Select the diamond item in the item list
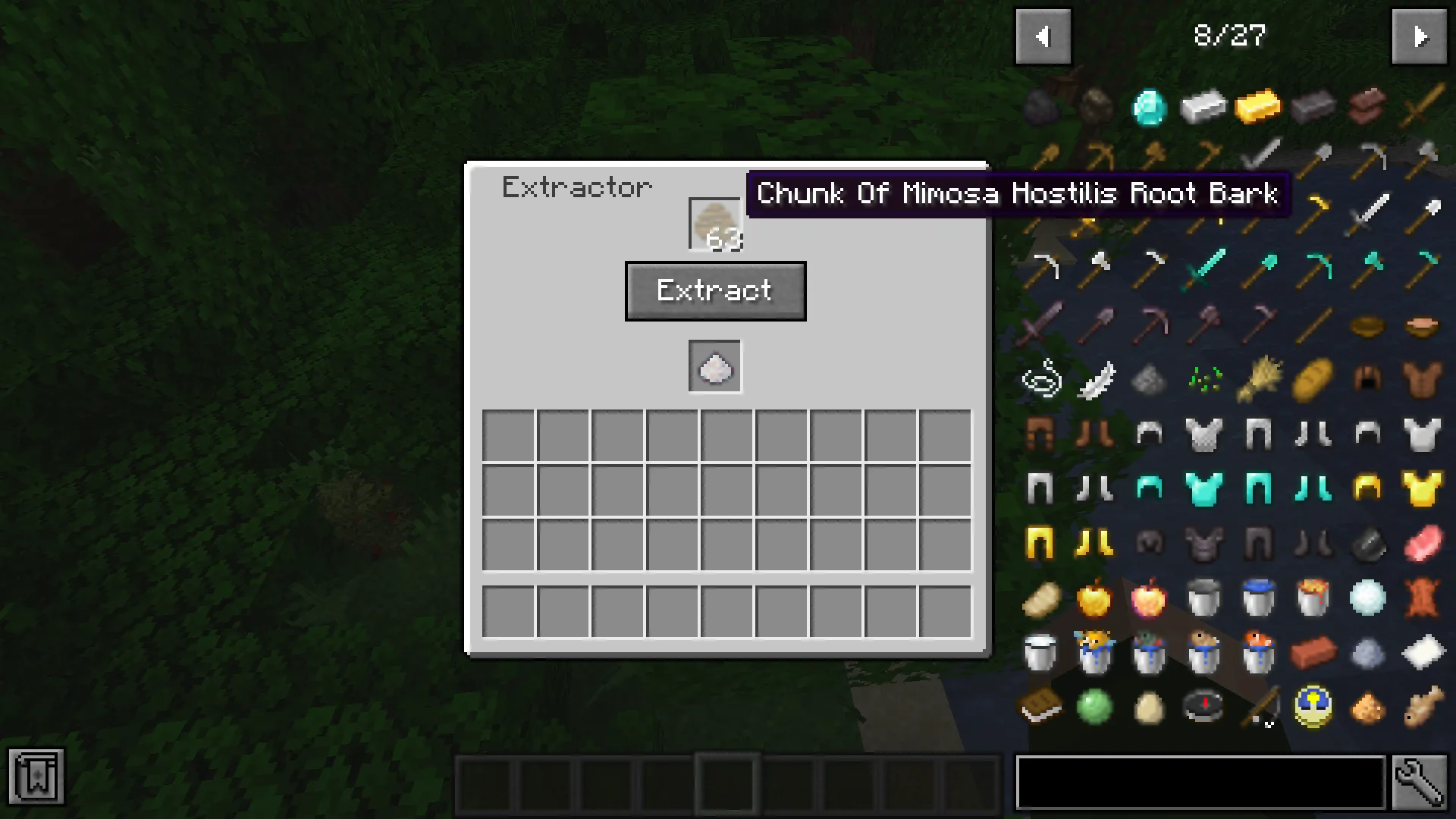 click(1149, 106)
